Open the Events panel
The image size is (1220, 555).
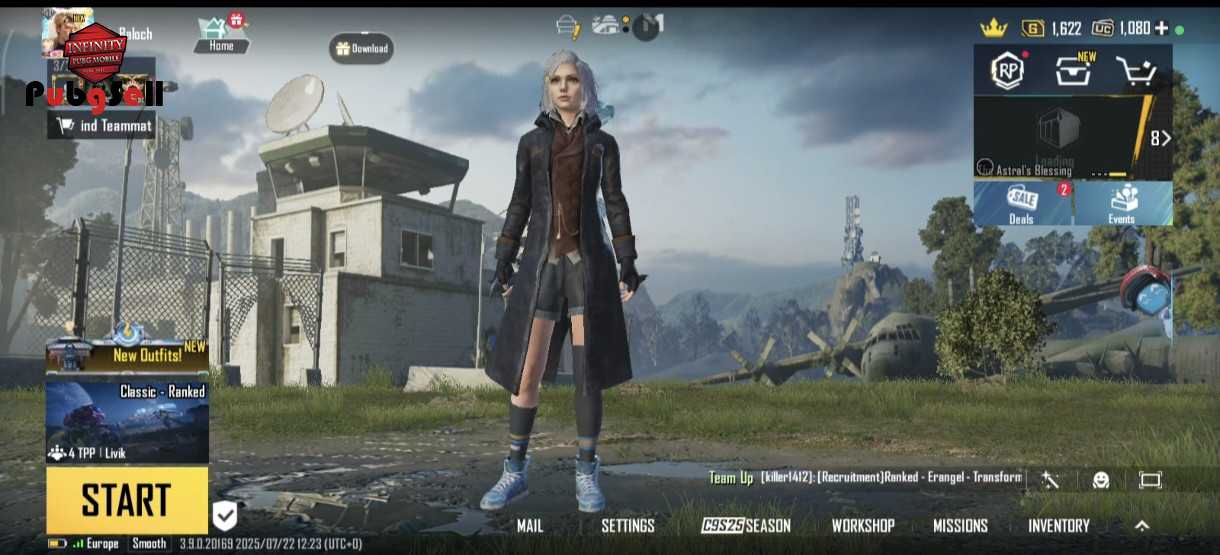tap(1122, 203)
